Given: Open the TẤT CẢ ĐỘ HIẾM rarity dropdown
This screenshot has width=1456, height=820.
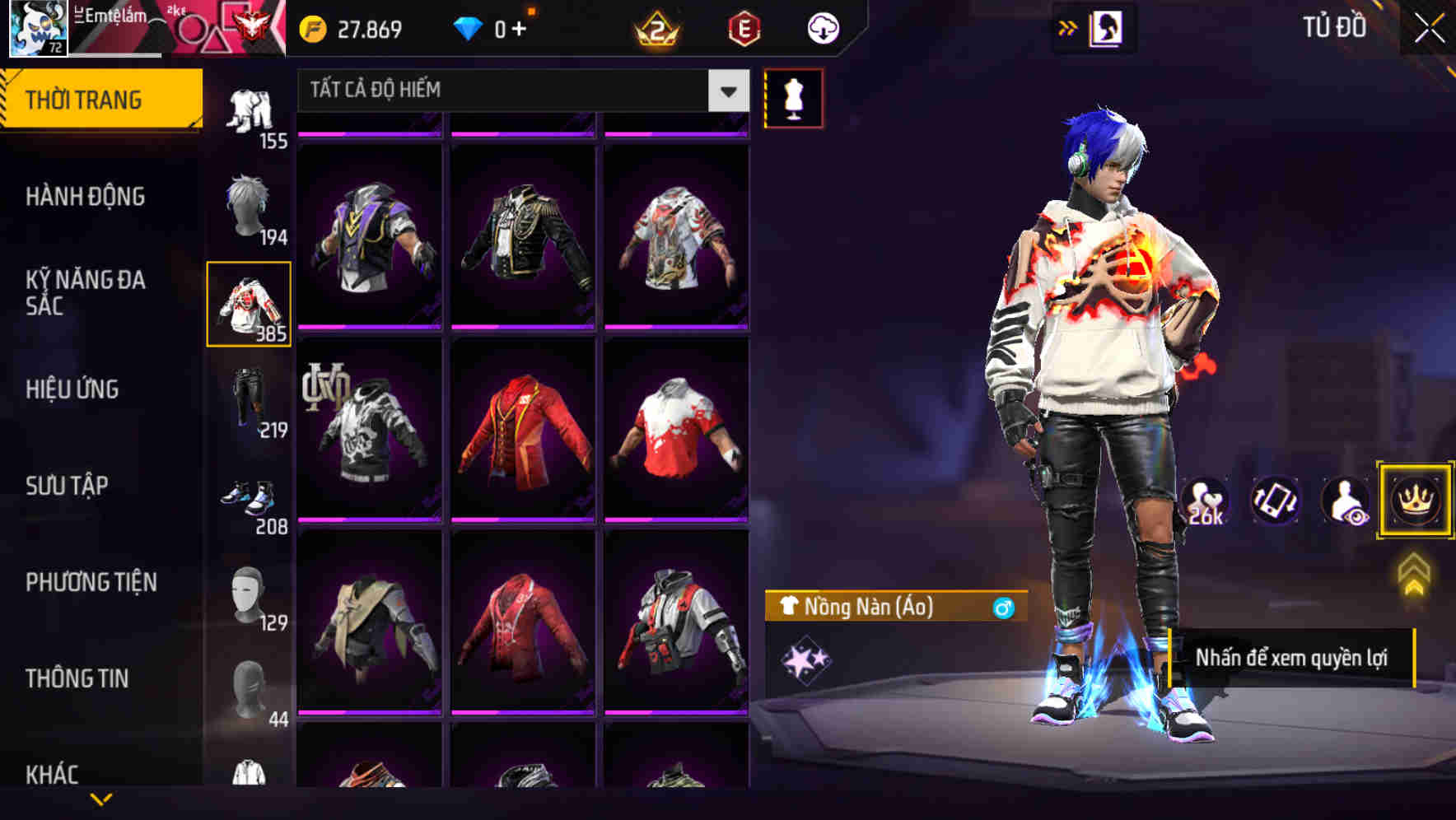Looking at the screenshot, I should click(x=519, y=91).
